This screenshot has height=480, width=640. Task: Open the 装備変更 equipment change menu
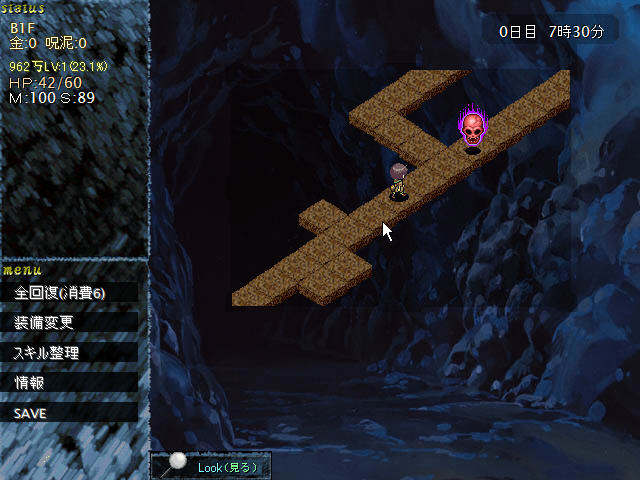(68, 322)
